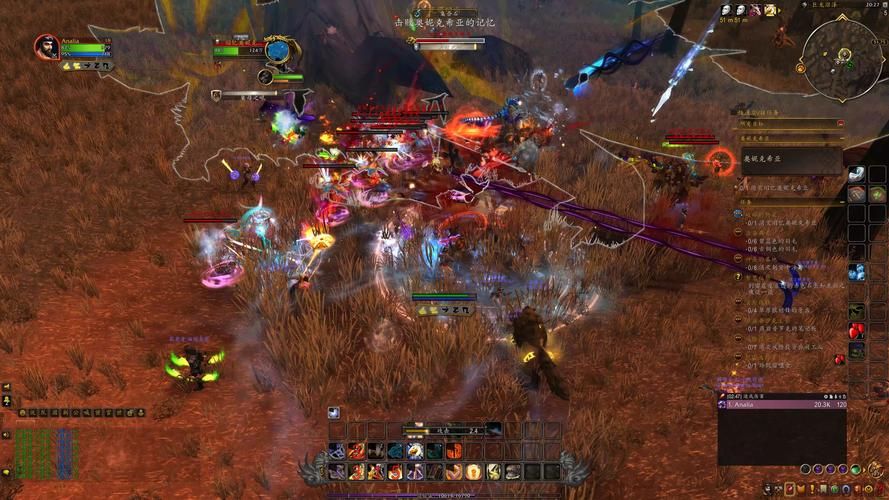Select the chat log bar
Viewport: 889px width, 500px height.
click(x=82, y=412)
